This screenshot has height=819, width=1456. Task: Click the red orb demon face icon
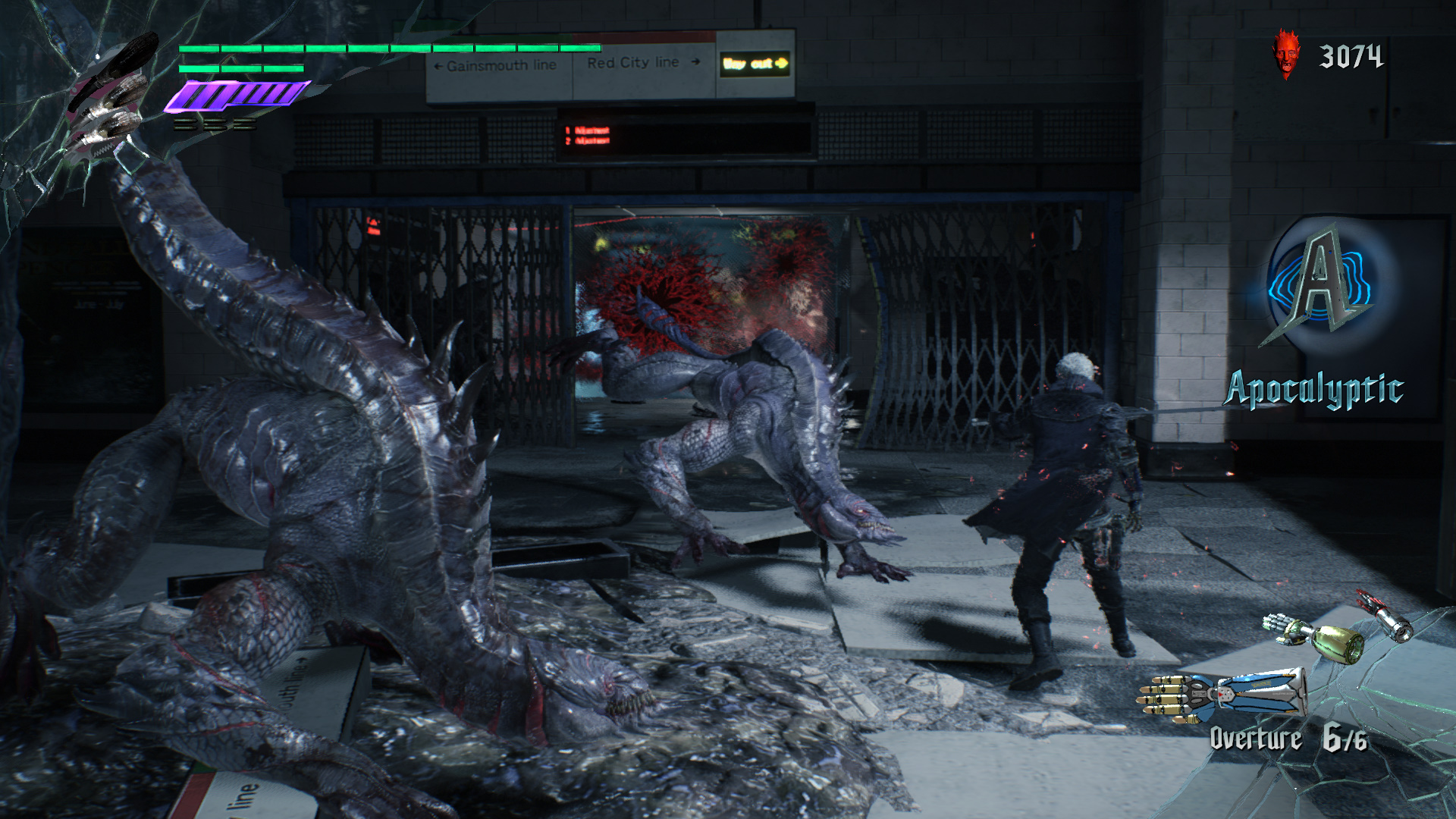1285,54
